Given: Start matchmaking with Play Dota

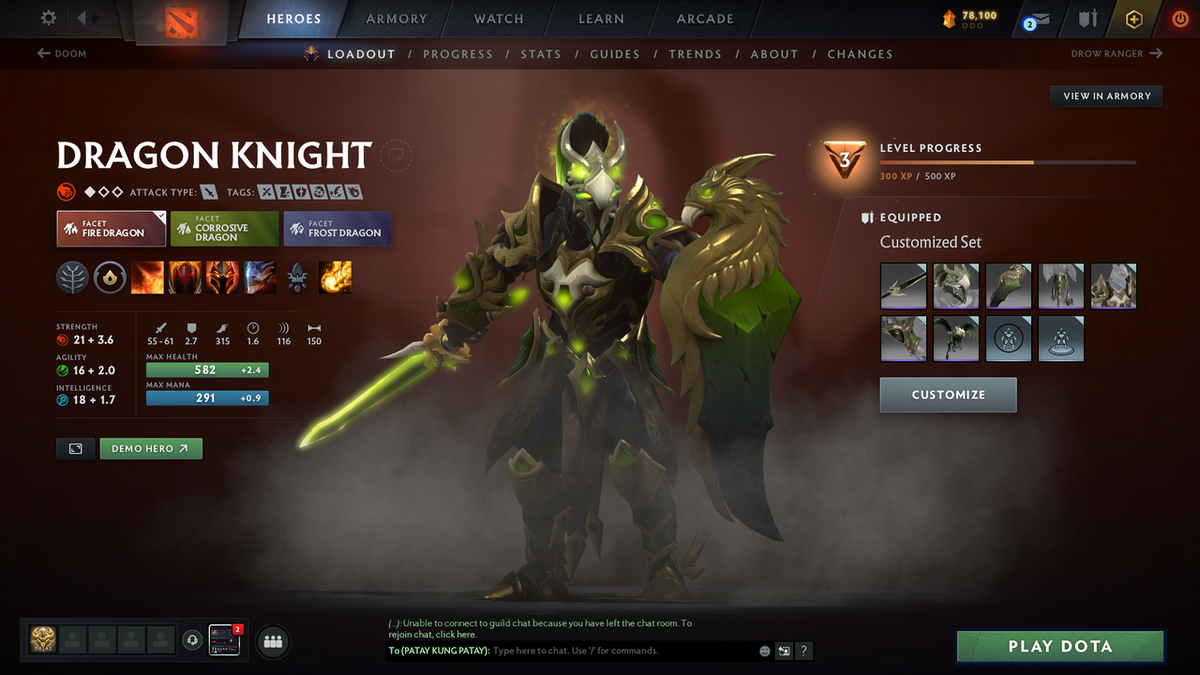Looking at the screenshot, I should [x=1060, y=646].
